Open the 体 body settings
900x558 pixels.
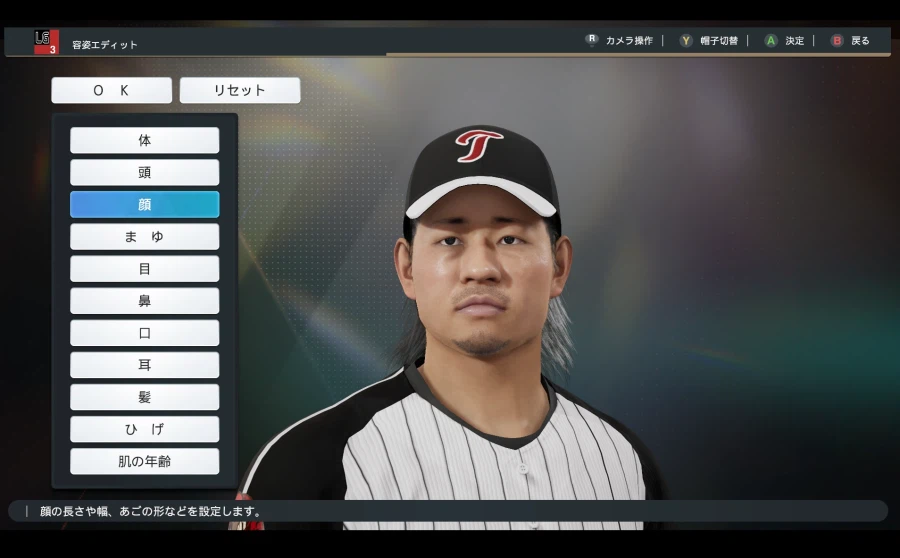[x=144, y=140]
